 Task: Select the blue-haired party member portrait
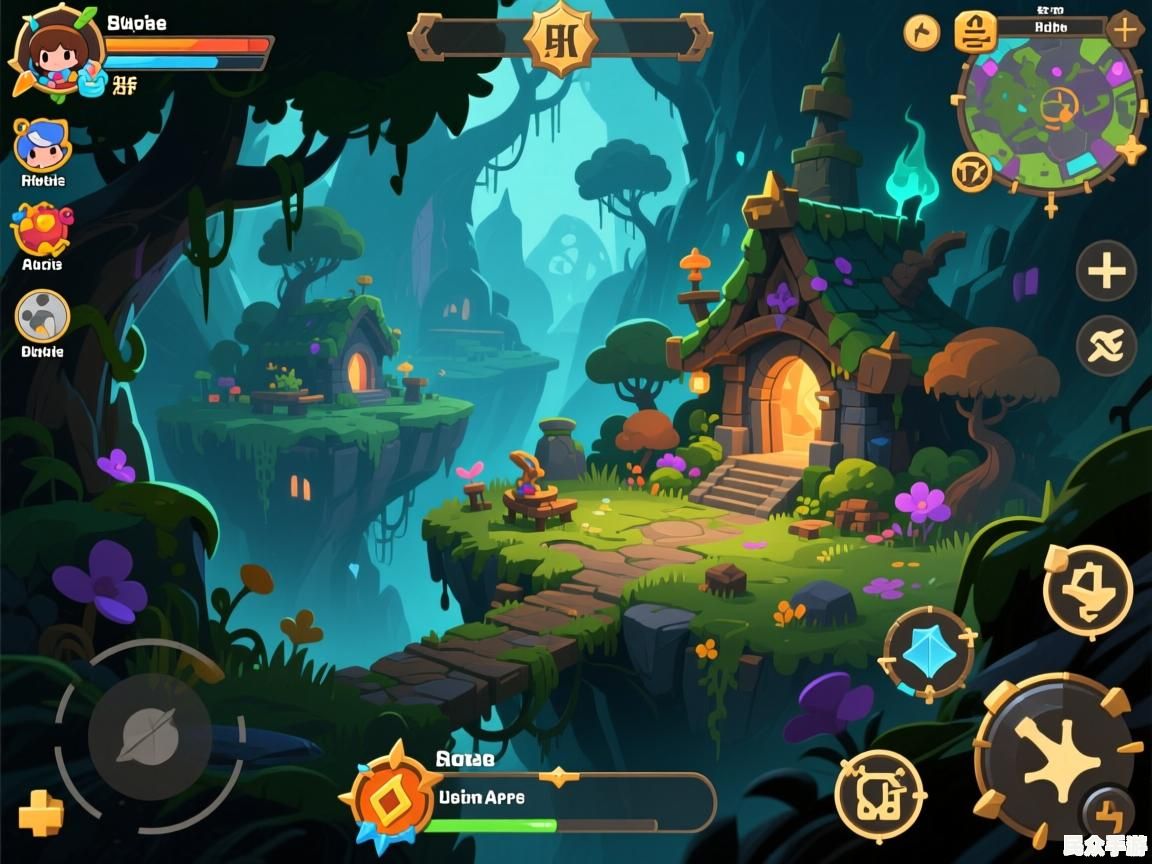point(42,146)
